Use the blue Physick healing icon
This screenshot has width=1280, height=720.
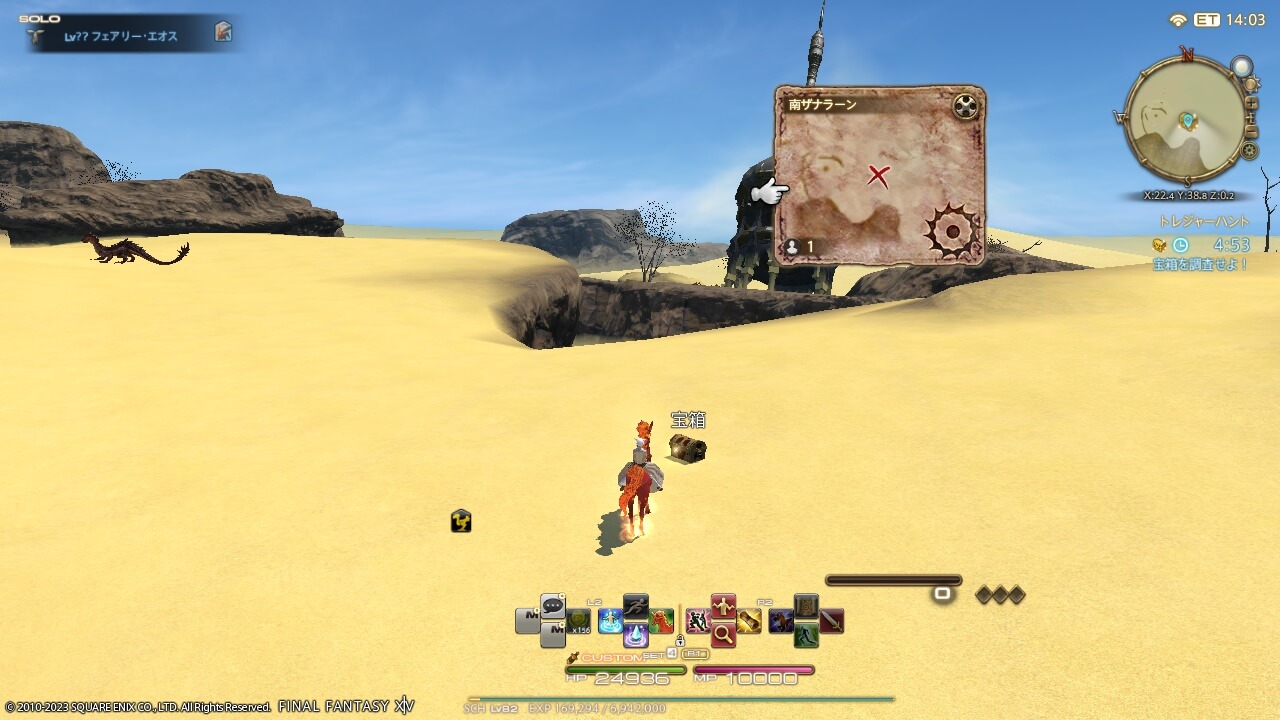tap(610, 618)
